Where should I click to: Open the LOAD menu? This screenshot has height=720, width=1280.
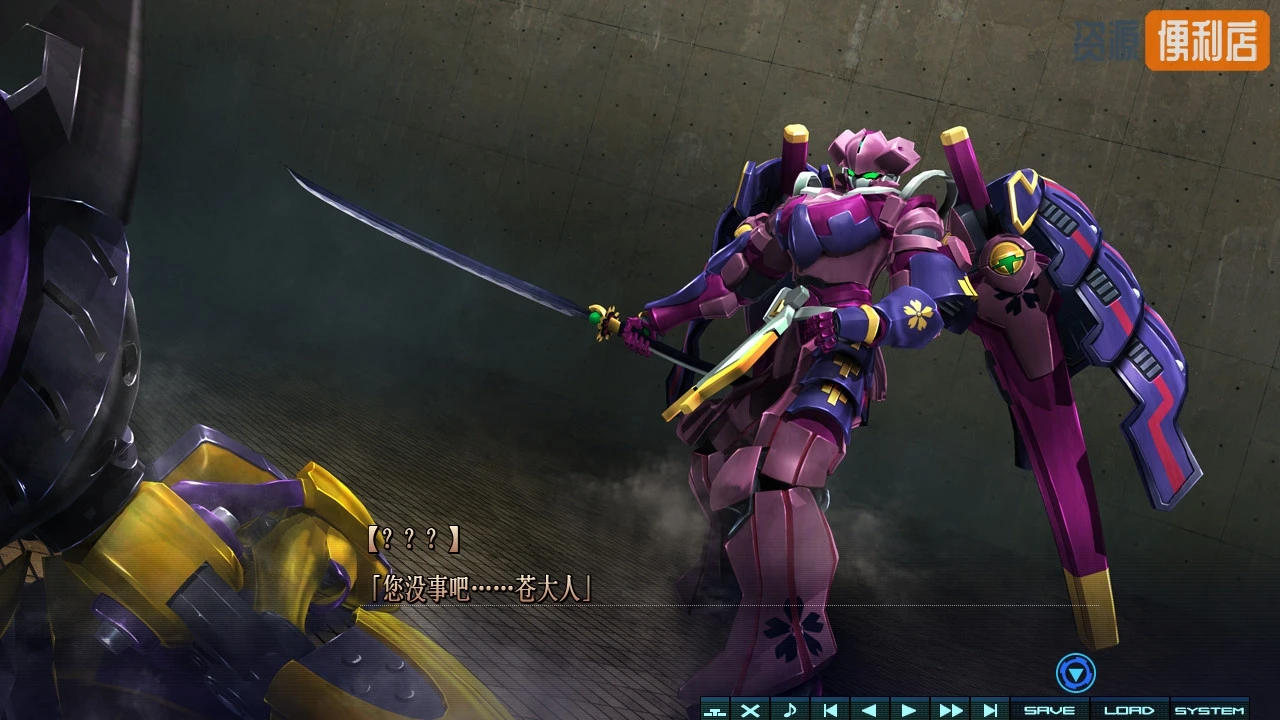1129,710
